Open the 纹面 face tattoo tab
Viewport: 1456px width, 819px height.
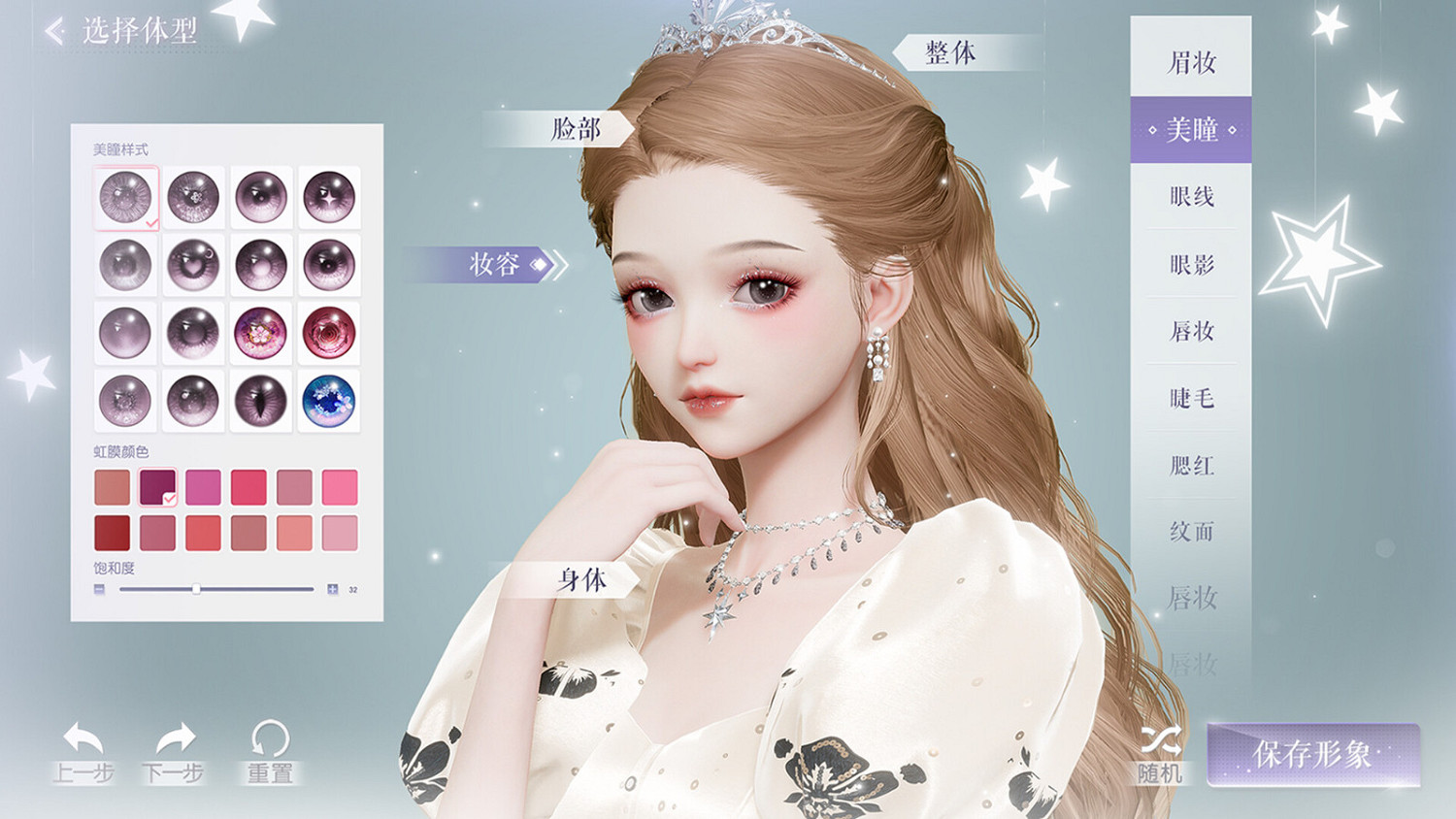(1190, 533)
